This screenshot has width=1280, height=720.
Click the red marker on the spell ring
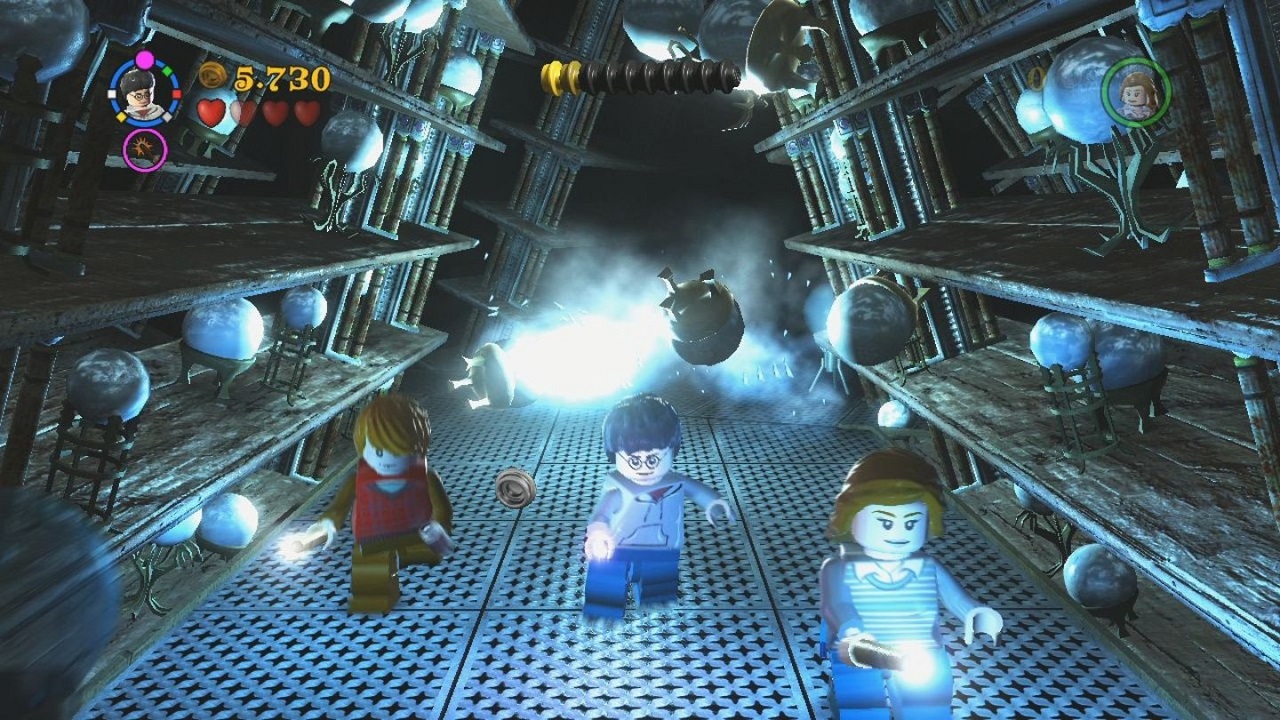point(176,93)
